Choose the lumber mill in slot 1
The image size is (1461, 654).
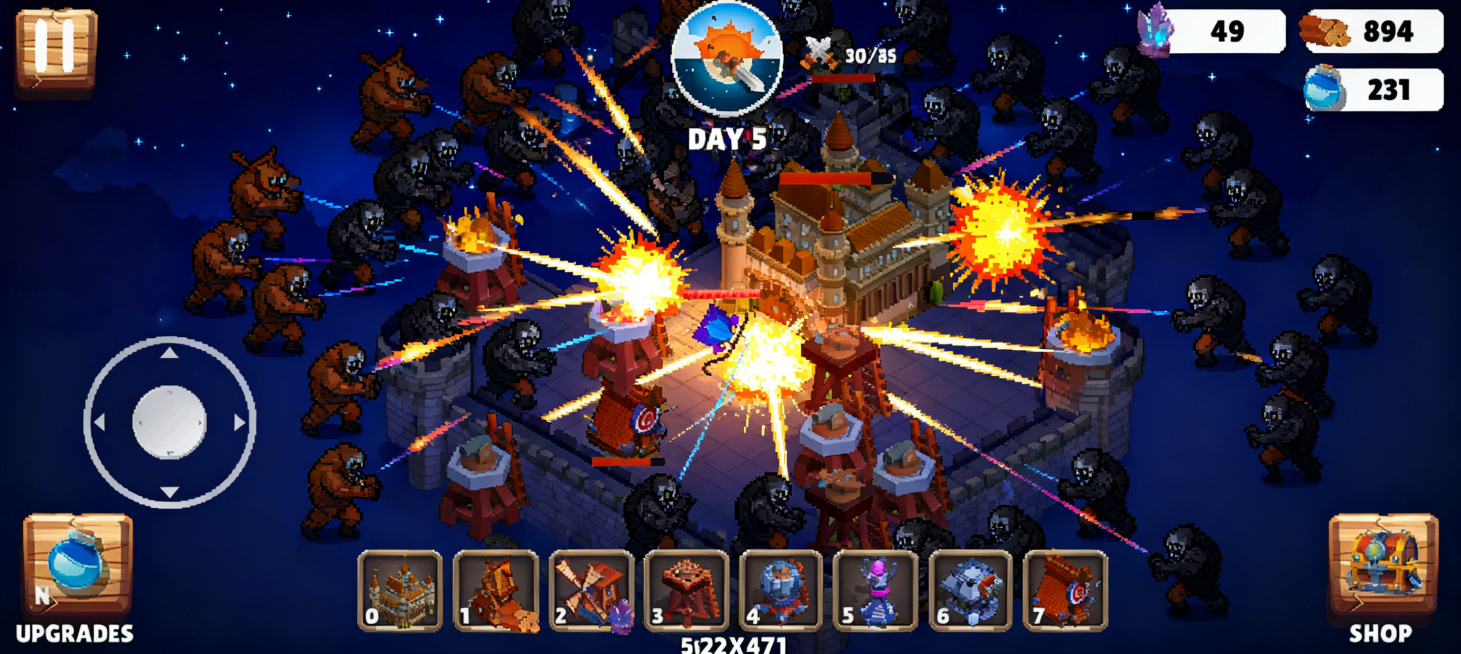click(x=496, y=591)
